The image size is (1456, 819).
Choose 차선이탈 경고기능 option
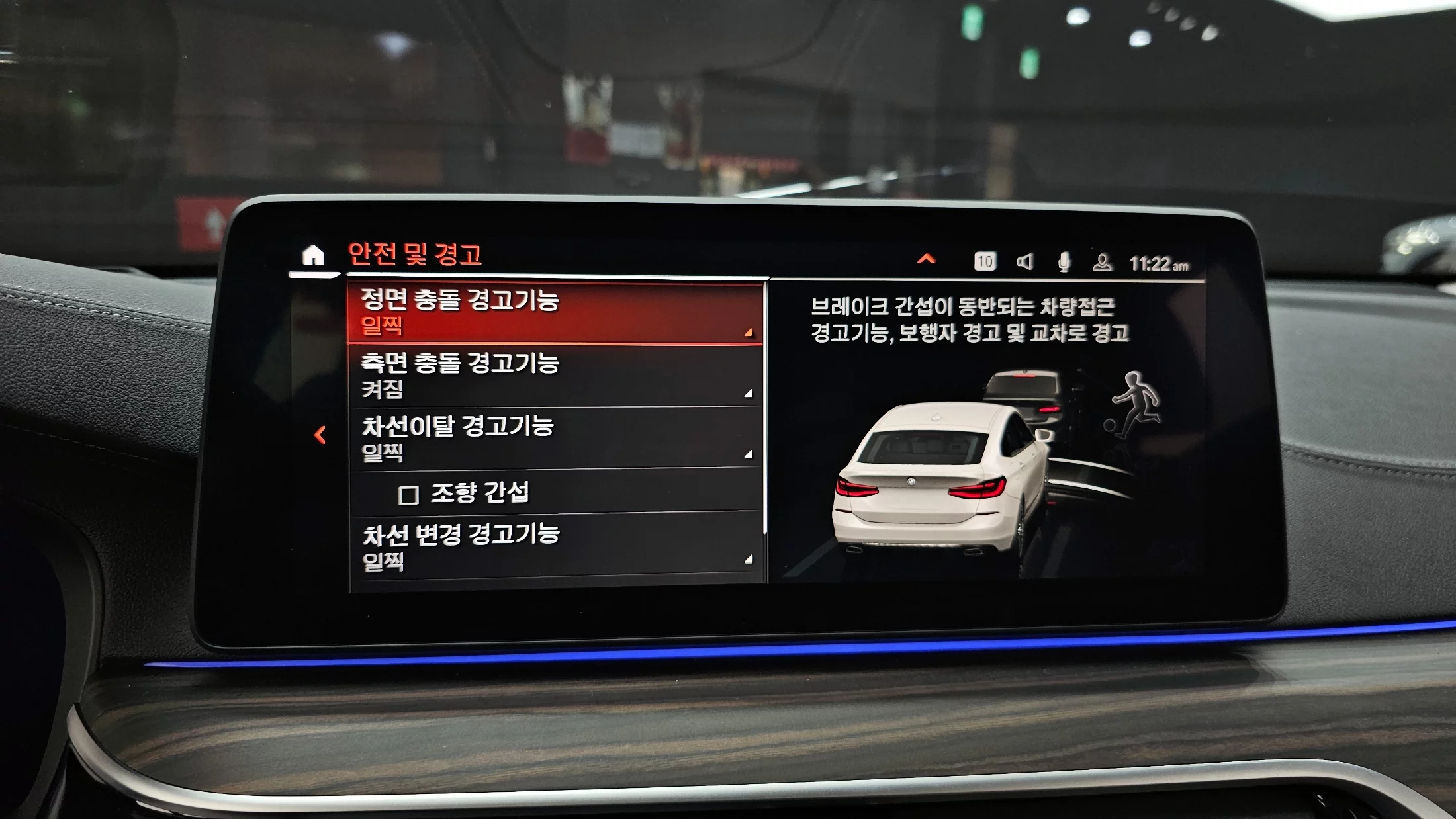coord(555,437)
